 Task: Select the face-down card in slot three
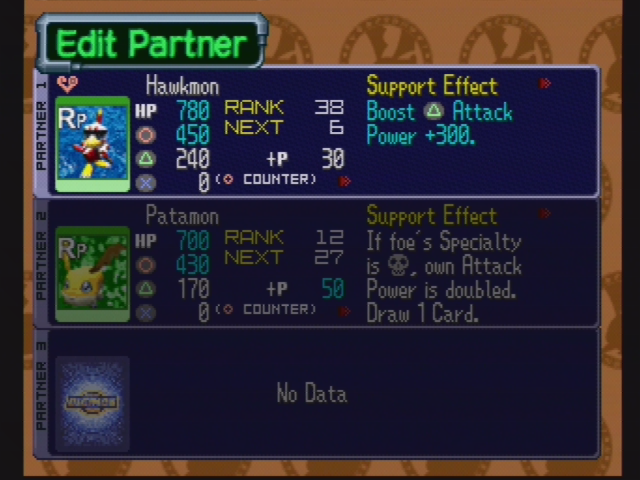[92, 403]
